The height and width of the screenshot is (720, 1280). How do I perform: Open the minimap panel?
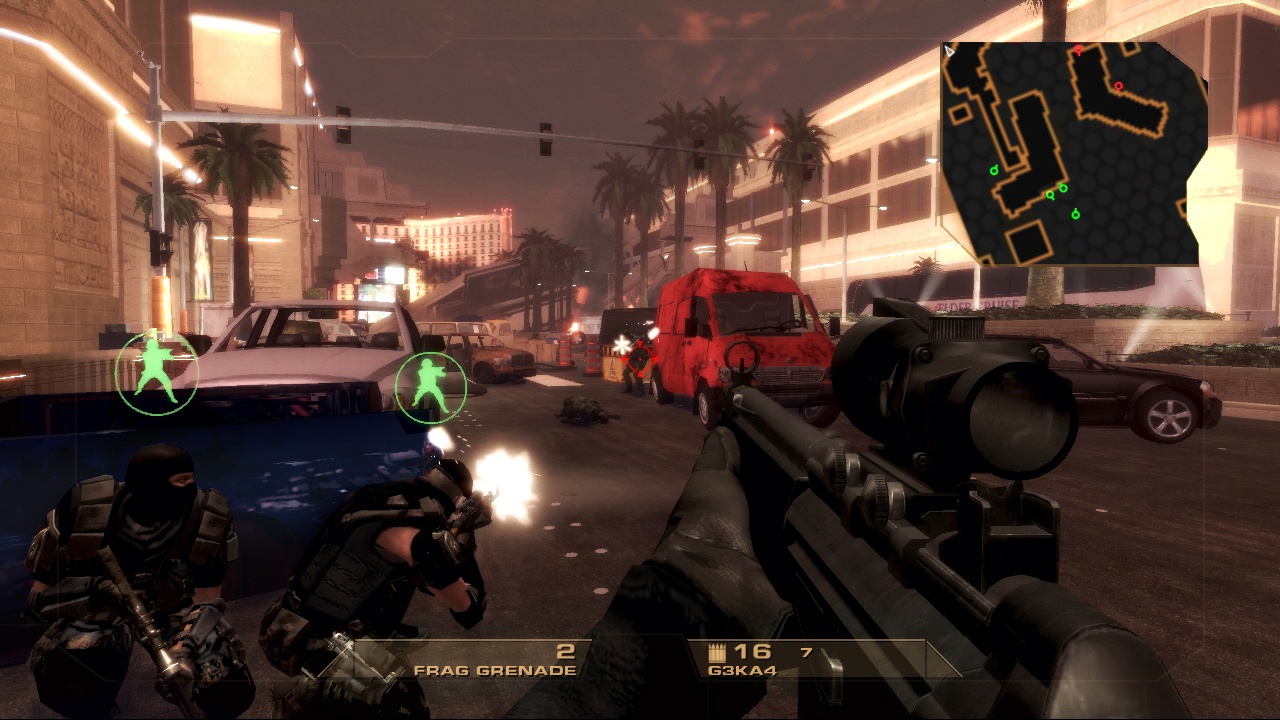(x=1070, y=150)
